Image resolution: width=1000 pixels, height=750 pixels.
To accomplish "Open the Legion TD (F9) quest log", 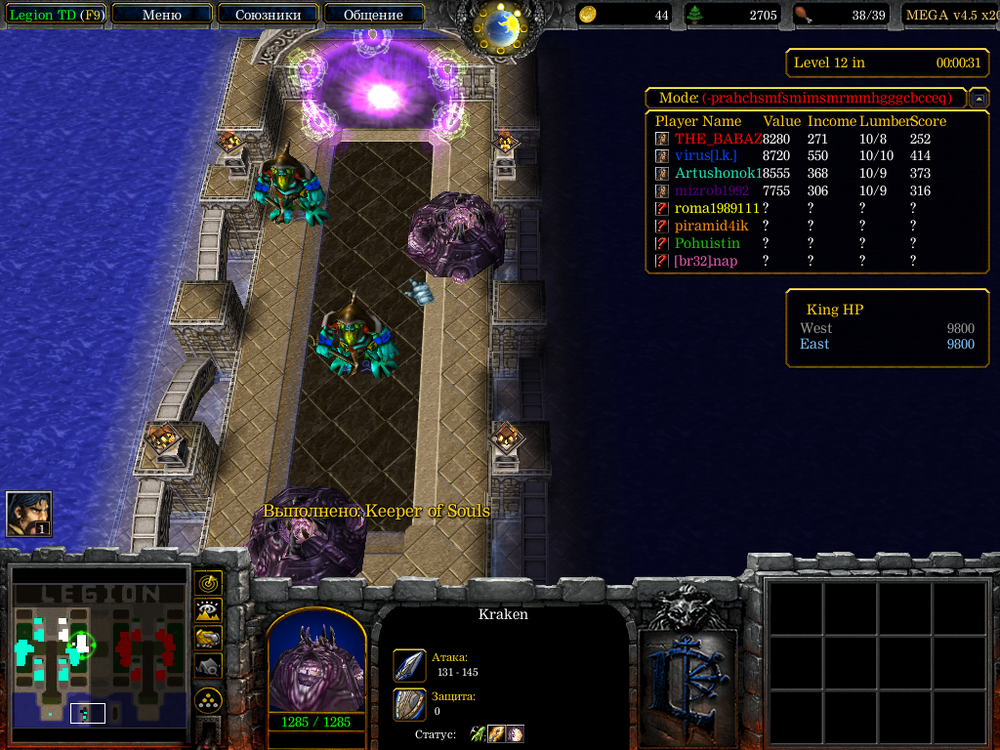I will pos(56,15).
